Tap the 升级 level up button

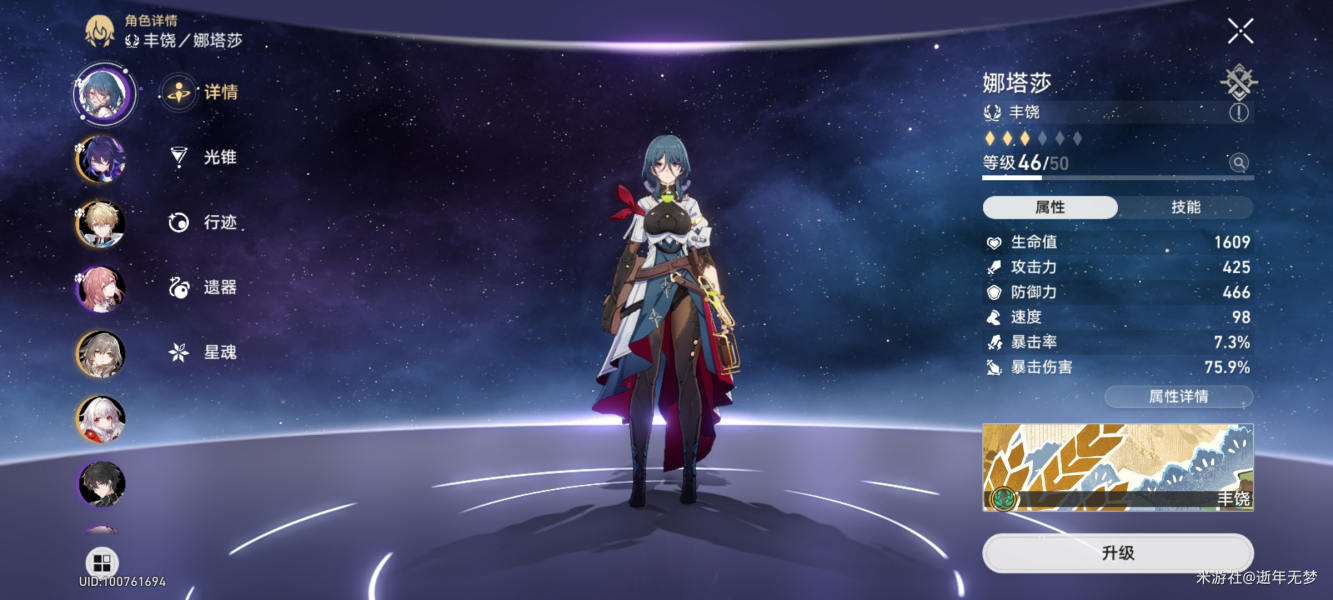(x=1117, y=553)
